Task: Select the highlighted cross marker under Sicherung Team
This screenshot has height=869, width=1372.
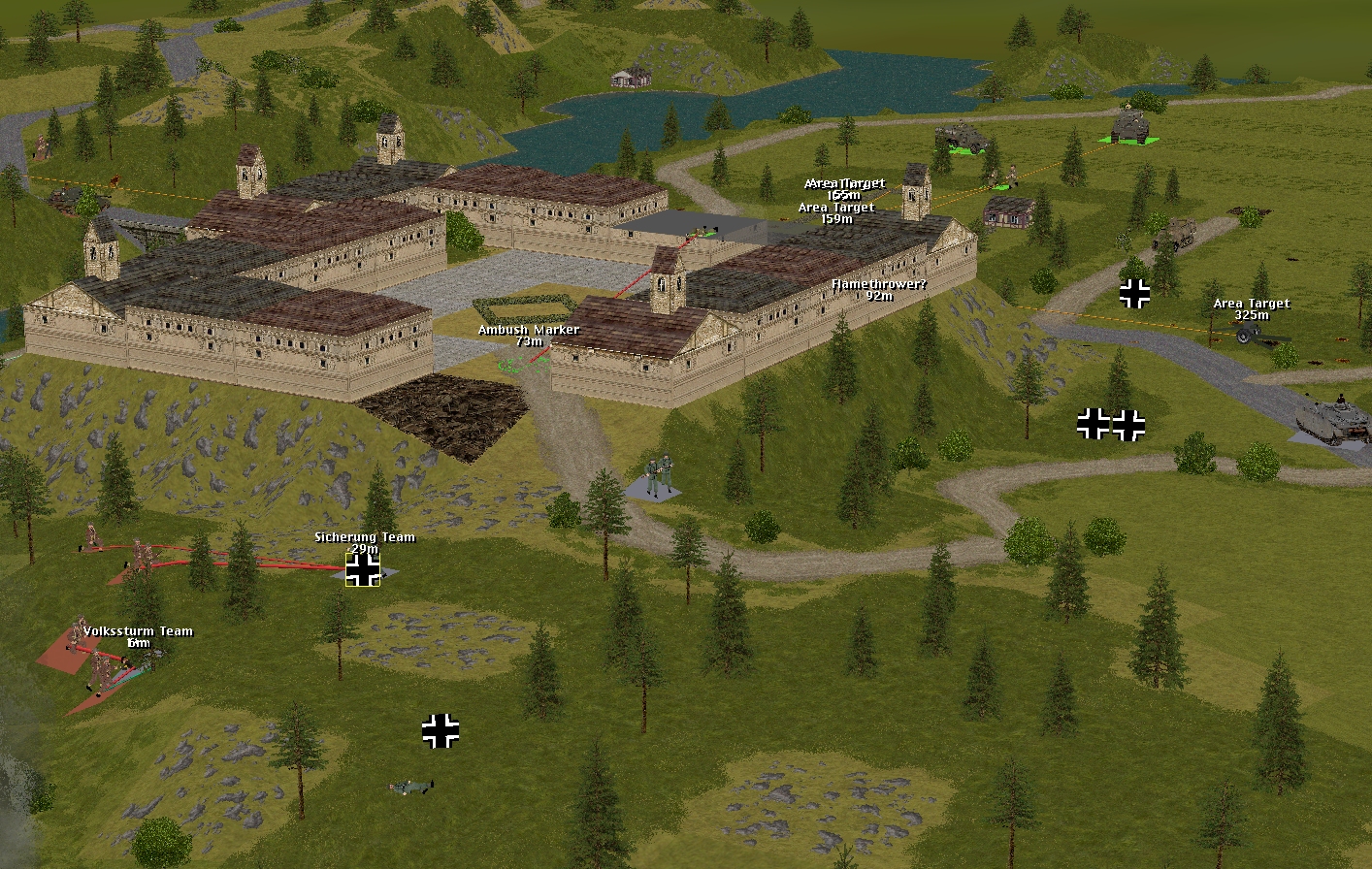Action: (x=363, y=570)
